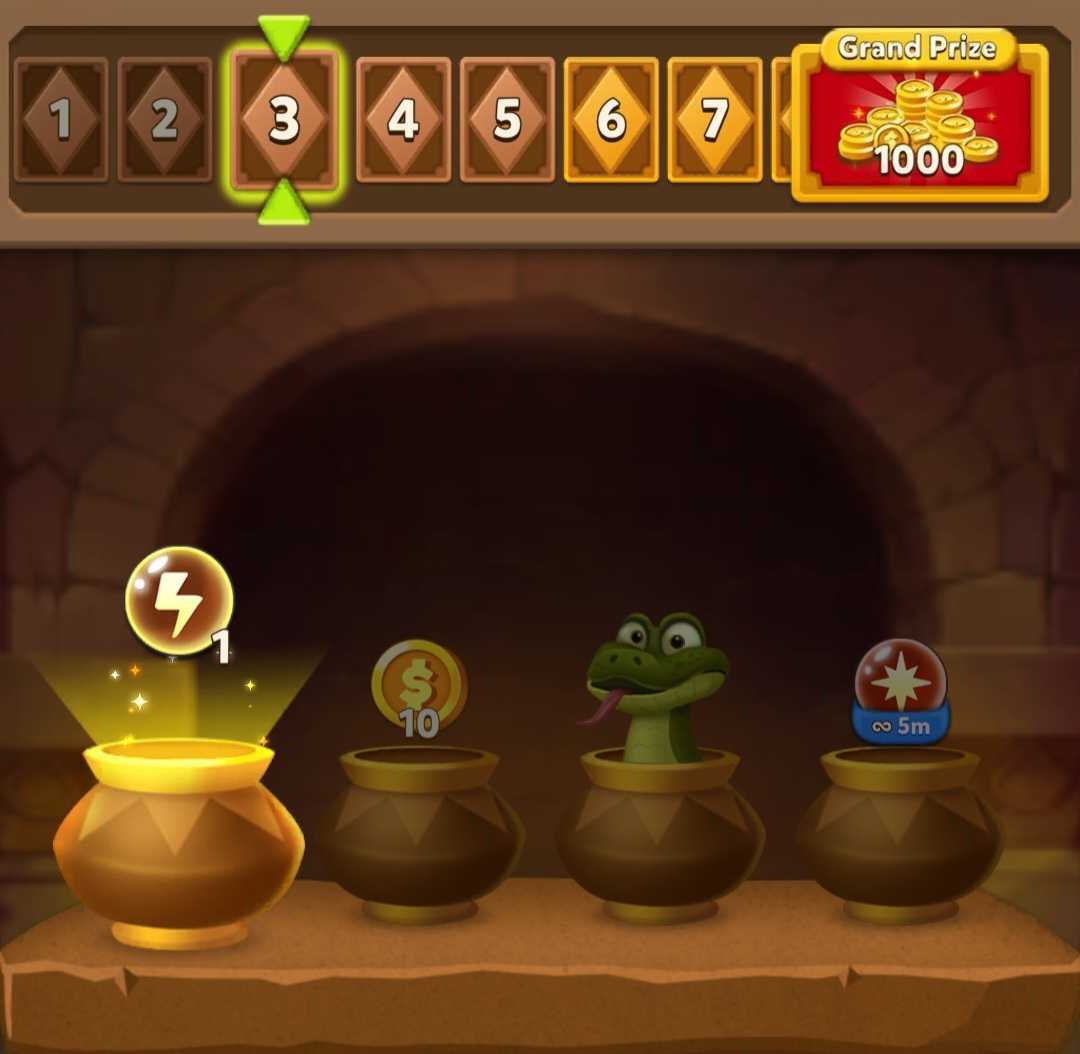Pick the glowing golden pot with lightning reward
Viewport: 1080px width, 1054px height.
coord(178,840)
